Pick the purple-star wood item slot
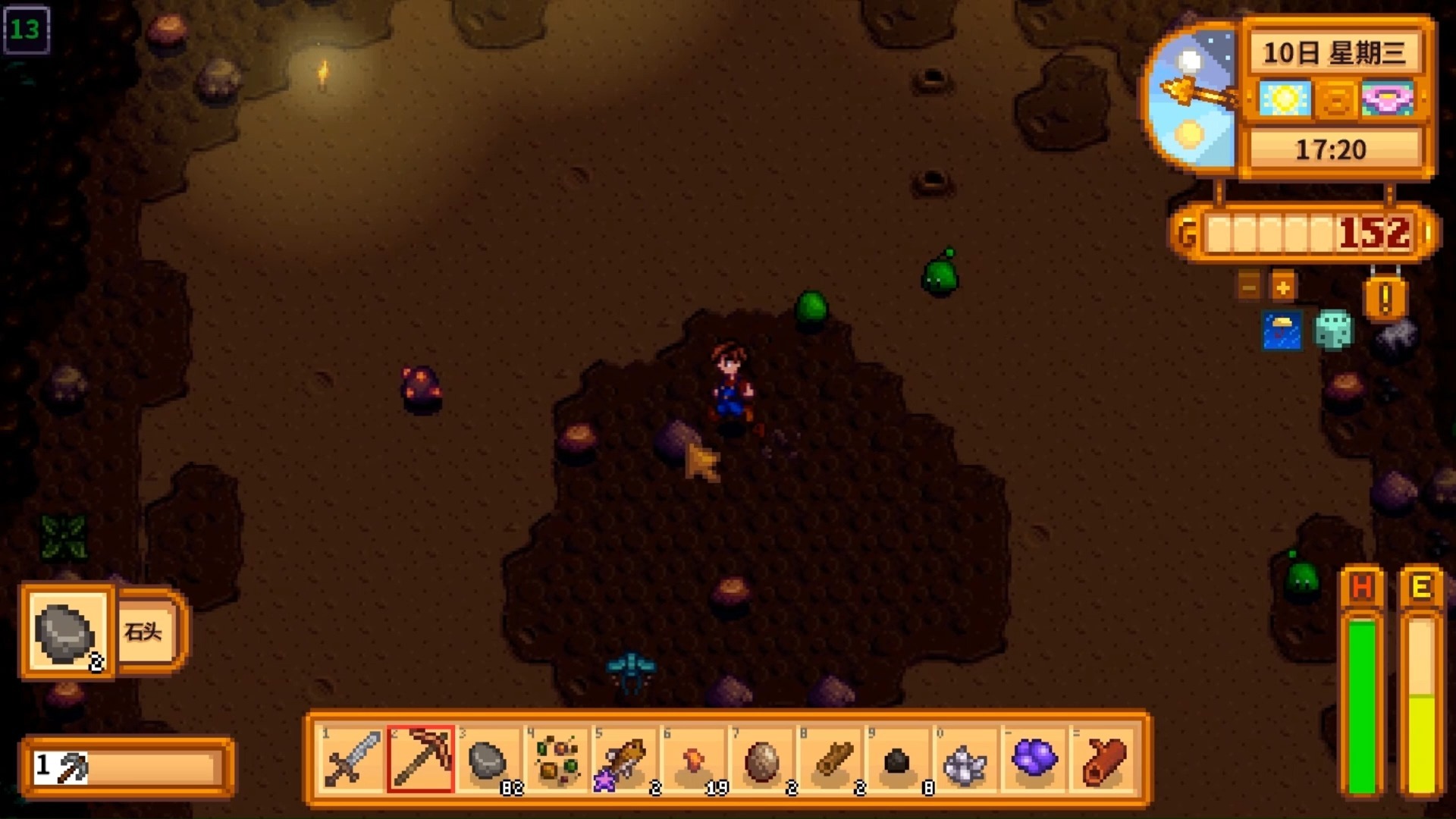 pos(625,760)
